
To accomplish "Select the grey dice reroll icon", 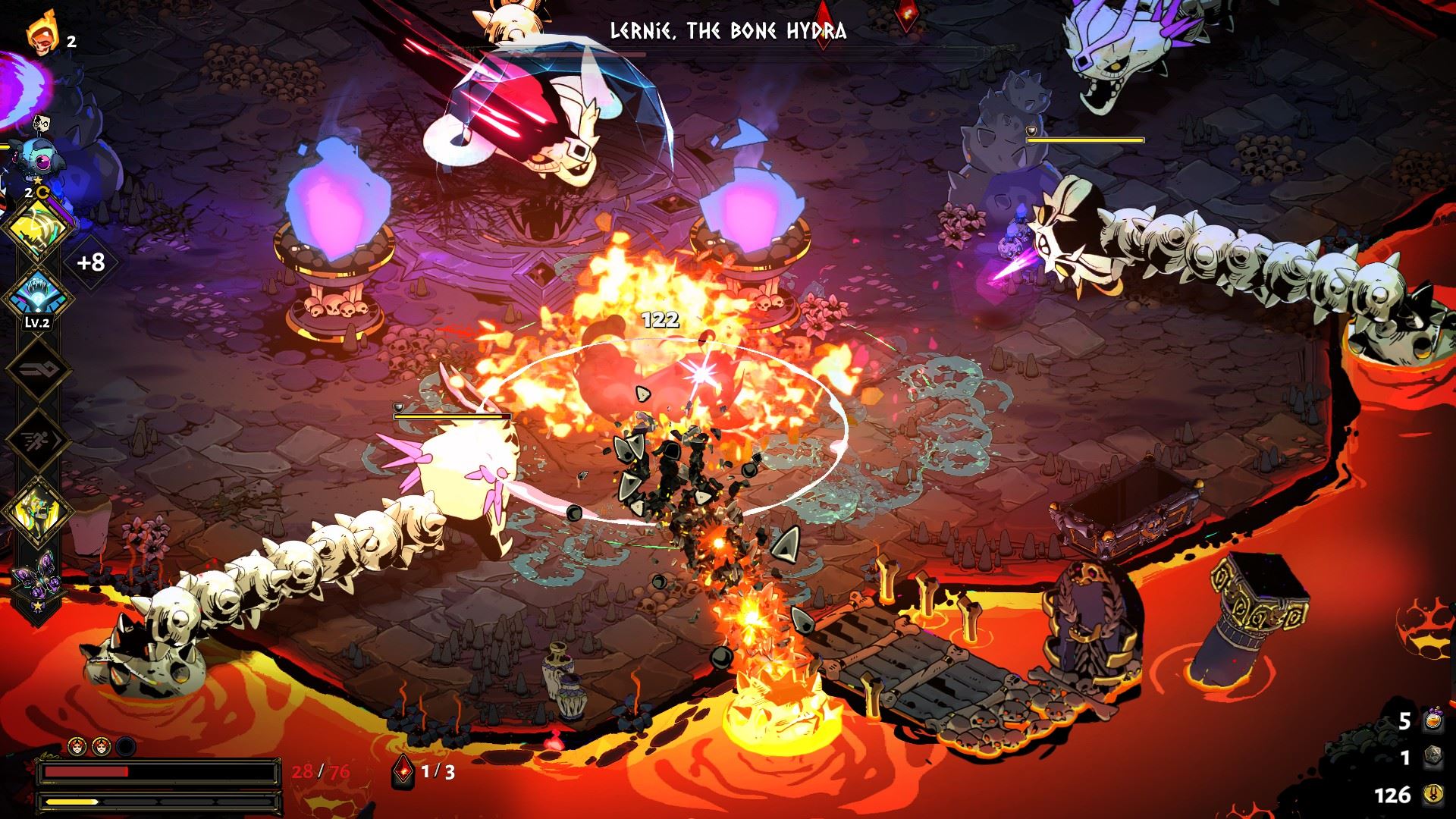I will tap(1431, 758).
